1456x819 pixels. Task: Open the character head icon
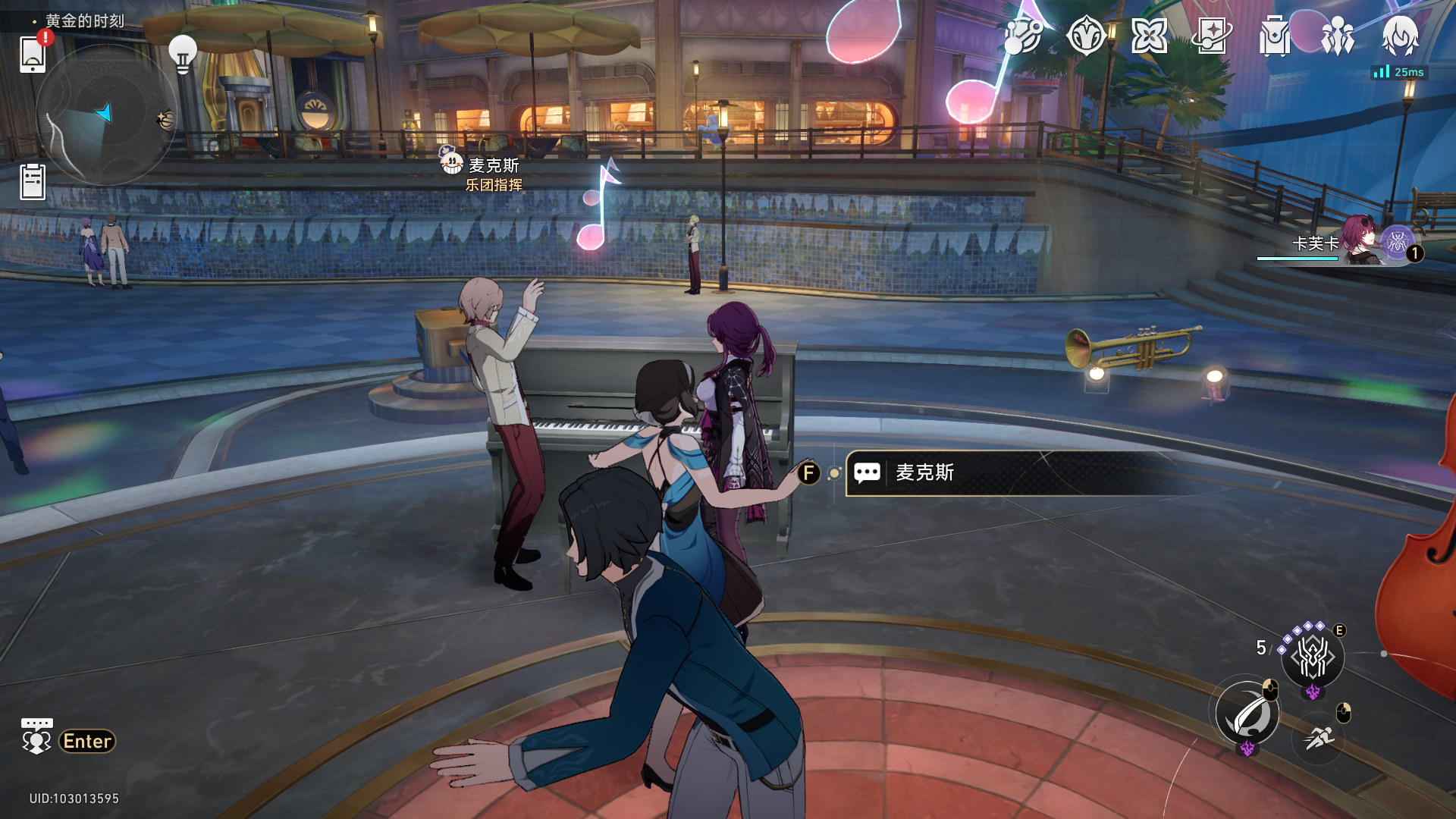[x=1400, y=36]
